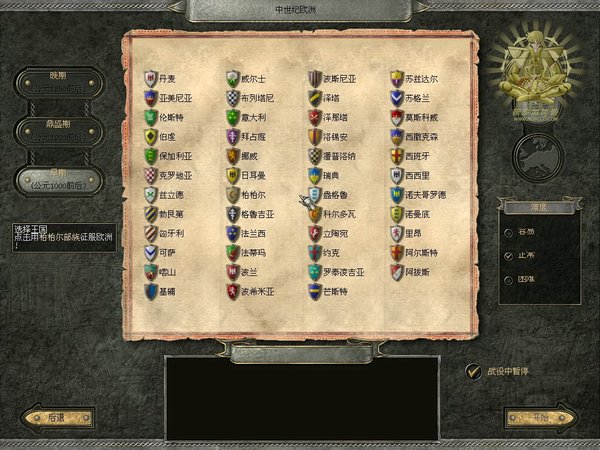The width and height of the screenshot is (600, 450).
Task: Choose the 意大利 faction
Action: 248,117
